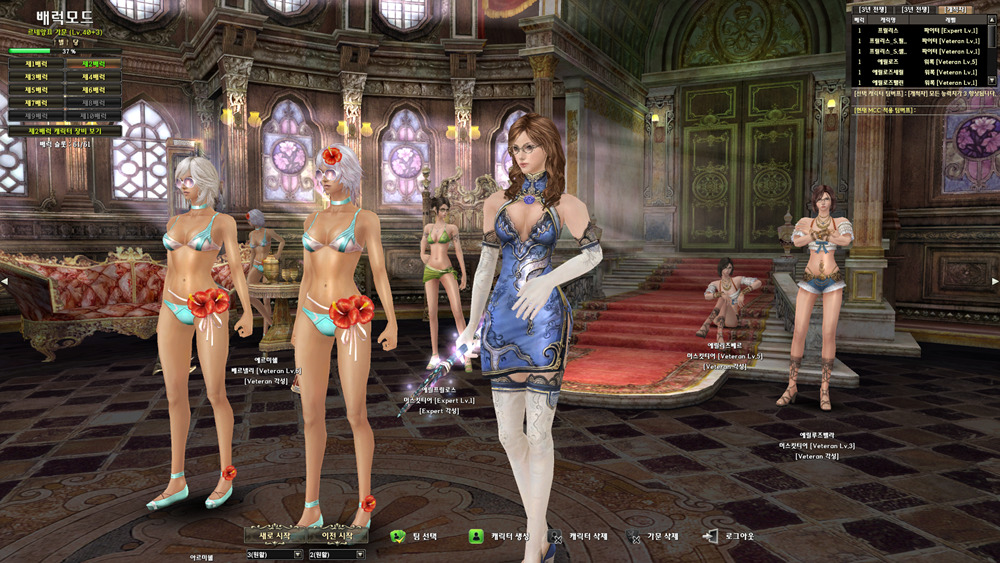The height and width of the screenshot is (563, 1000).
Task: Pick the 제7배럭 barracks button
Action: [x=36, y=103]
